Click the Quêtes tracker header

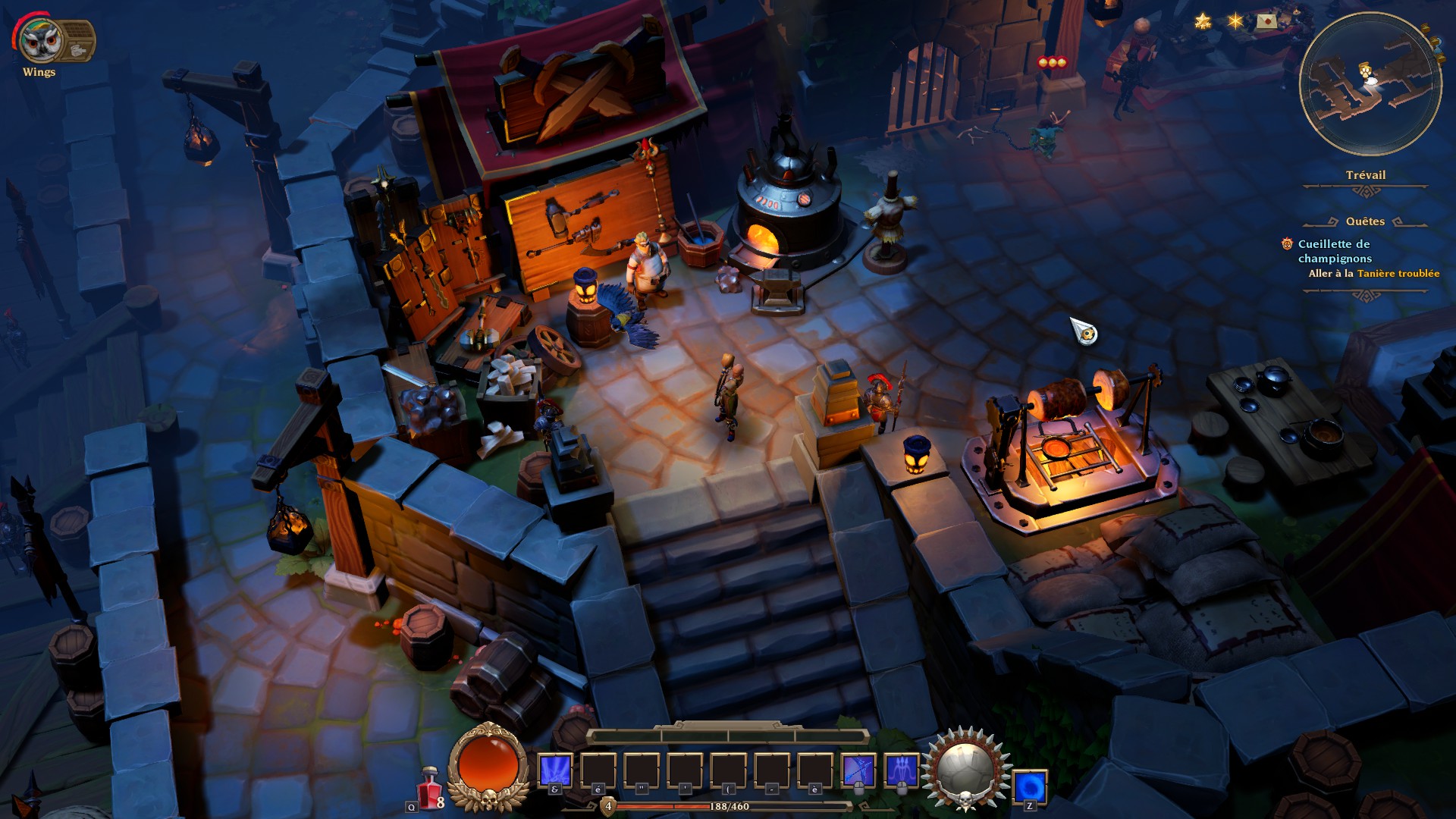1365,221
